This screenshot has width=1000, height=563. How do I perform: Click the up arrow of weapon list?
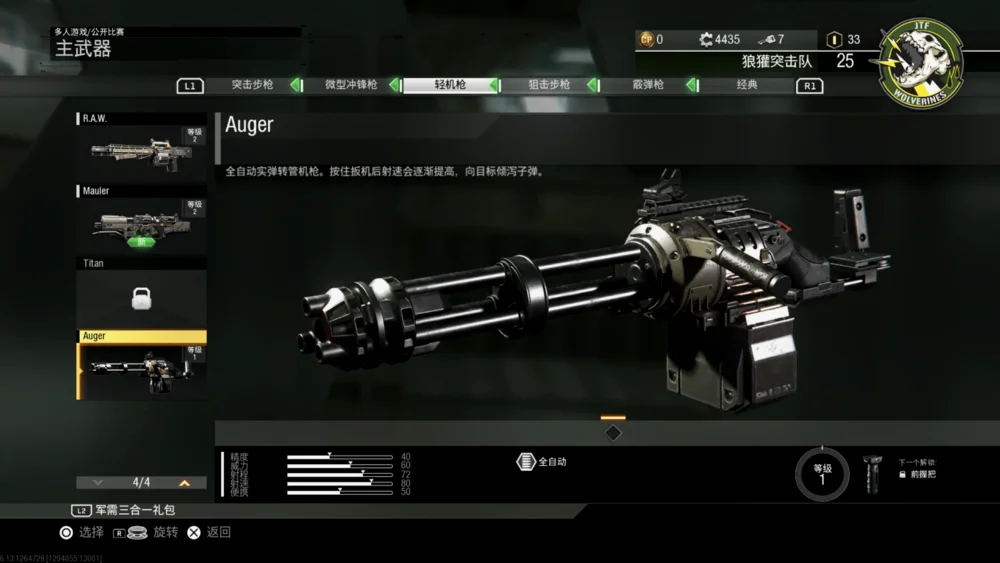tap(184, 483)
